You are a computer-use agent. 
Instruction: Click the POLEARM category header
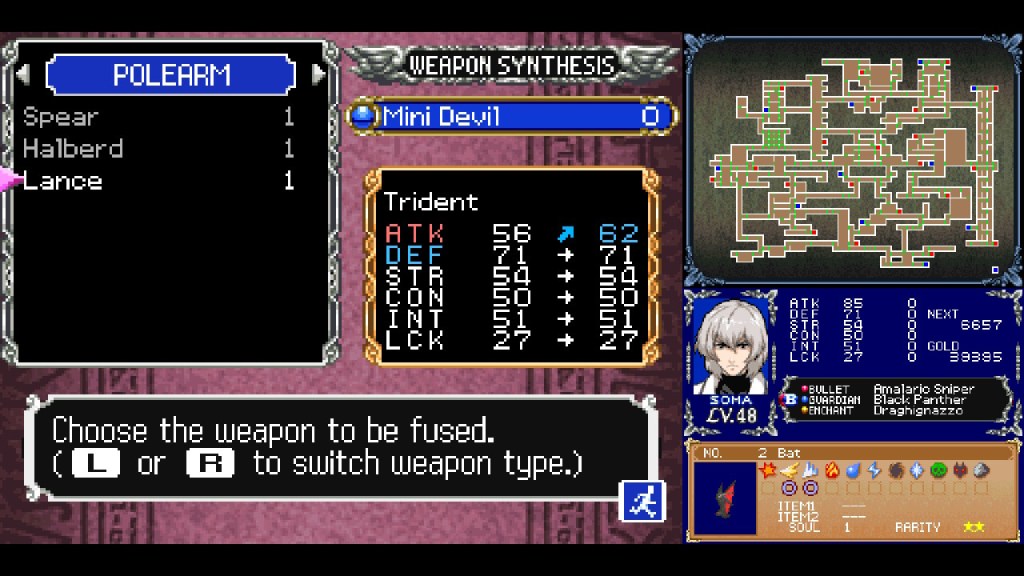coord(171,75)
